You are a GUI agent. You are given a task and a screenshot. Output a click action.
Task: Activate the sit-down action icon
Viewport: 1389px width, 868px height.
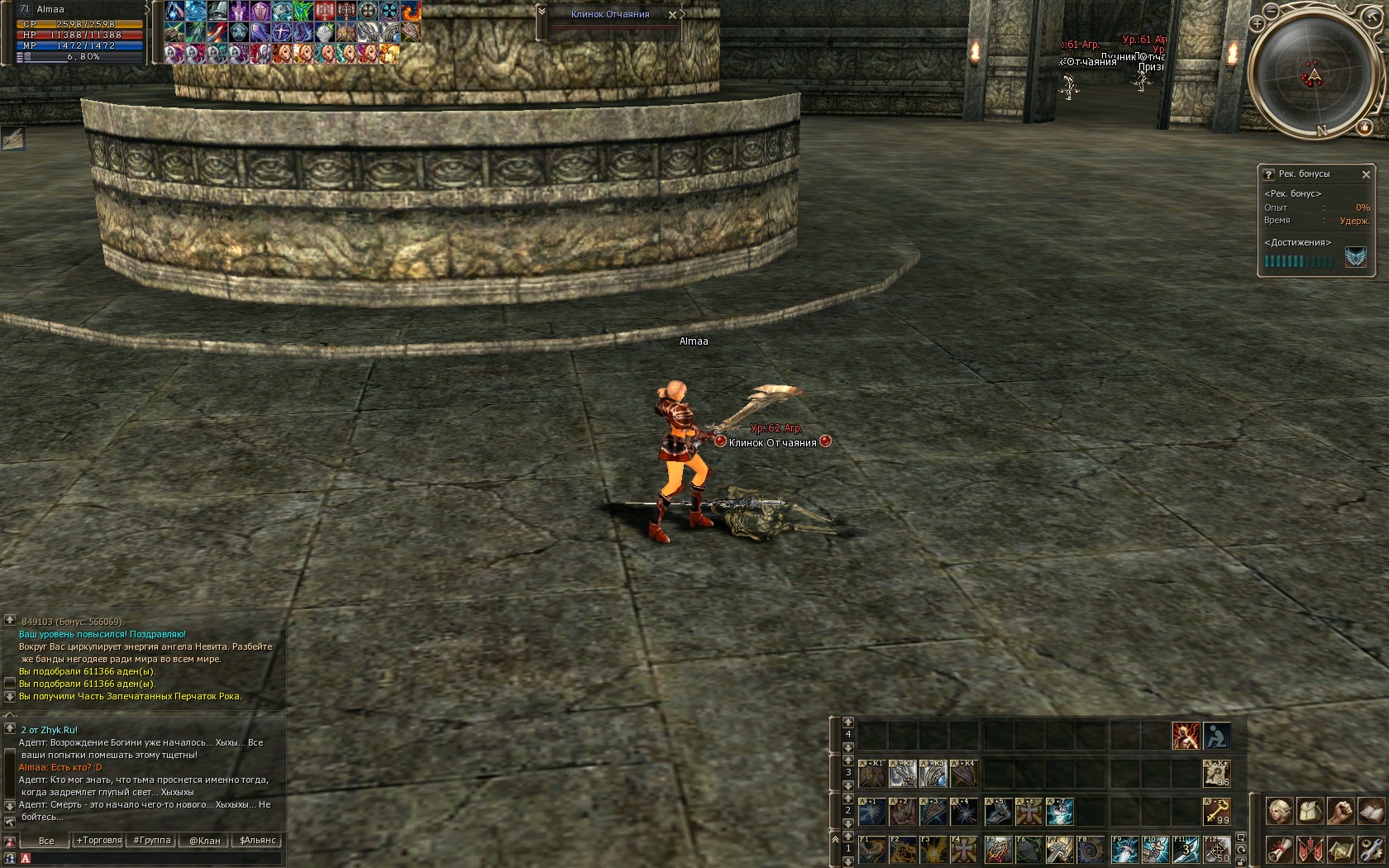point(1216,736)
